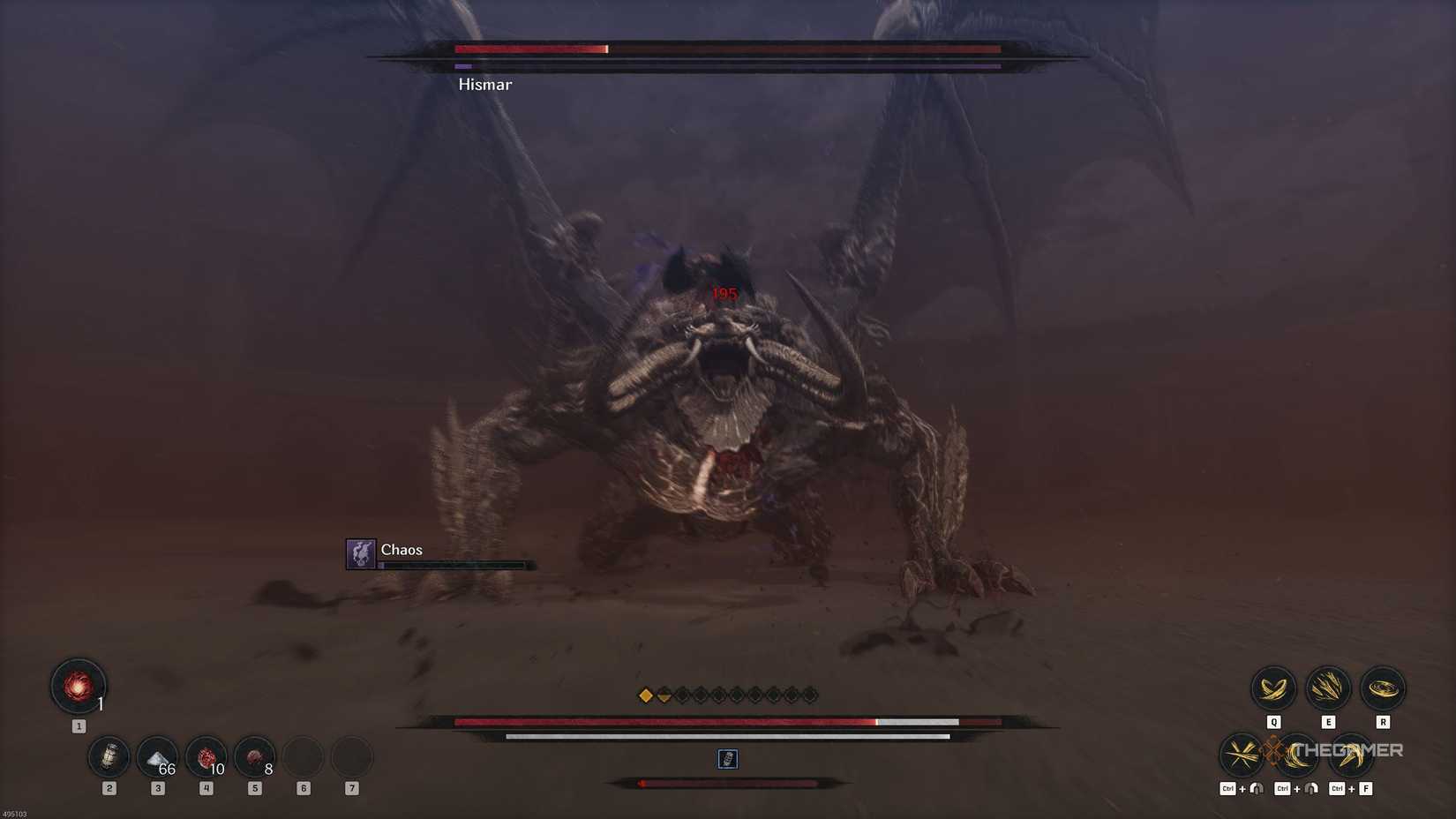
Task: Activate the Q skill with curved fangs icon
Action: 1273,688
